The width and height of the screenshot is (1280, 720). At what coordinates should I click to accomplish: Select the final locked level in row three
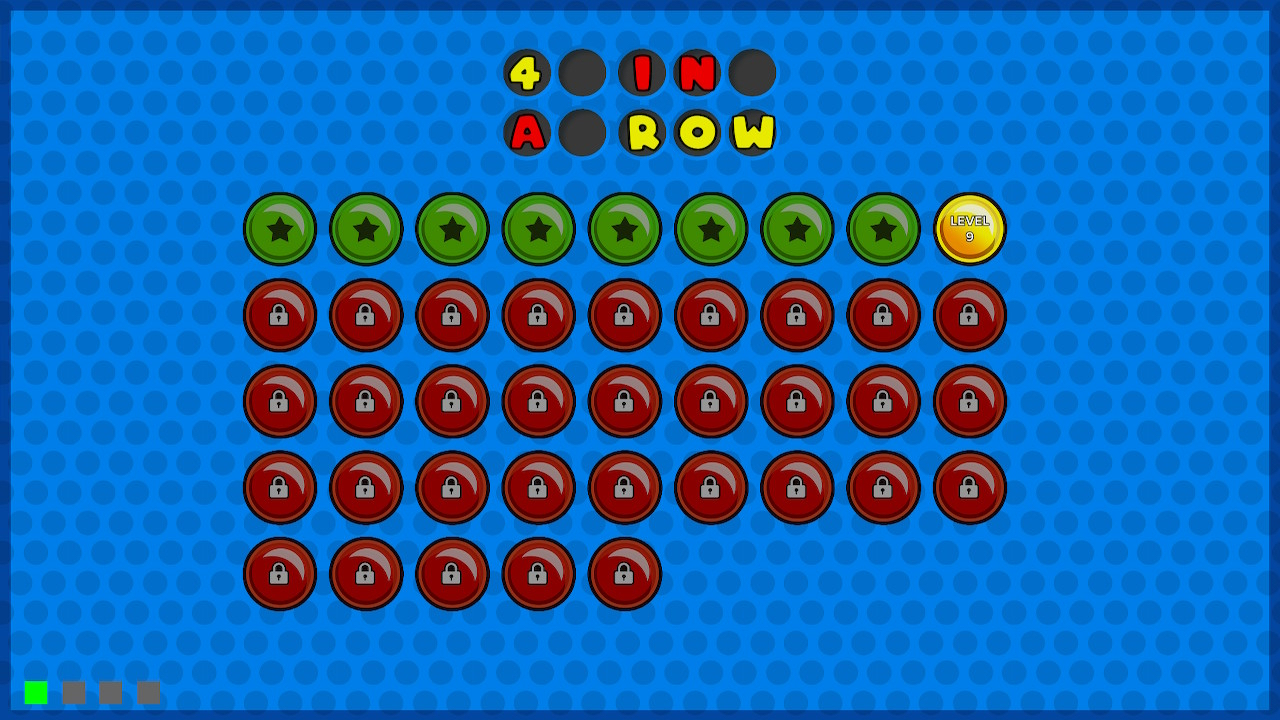click(x=970, y=402)
